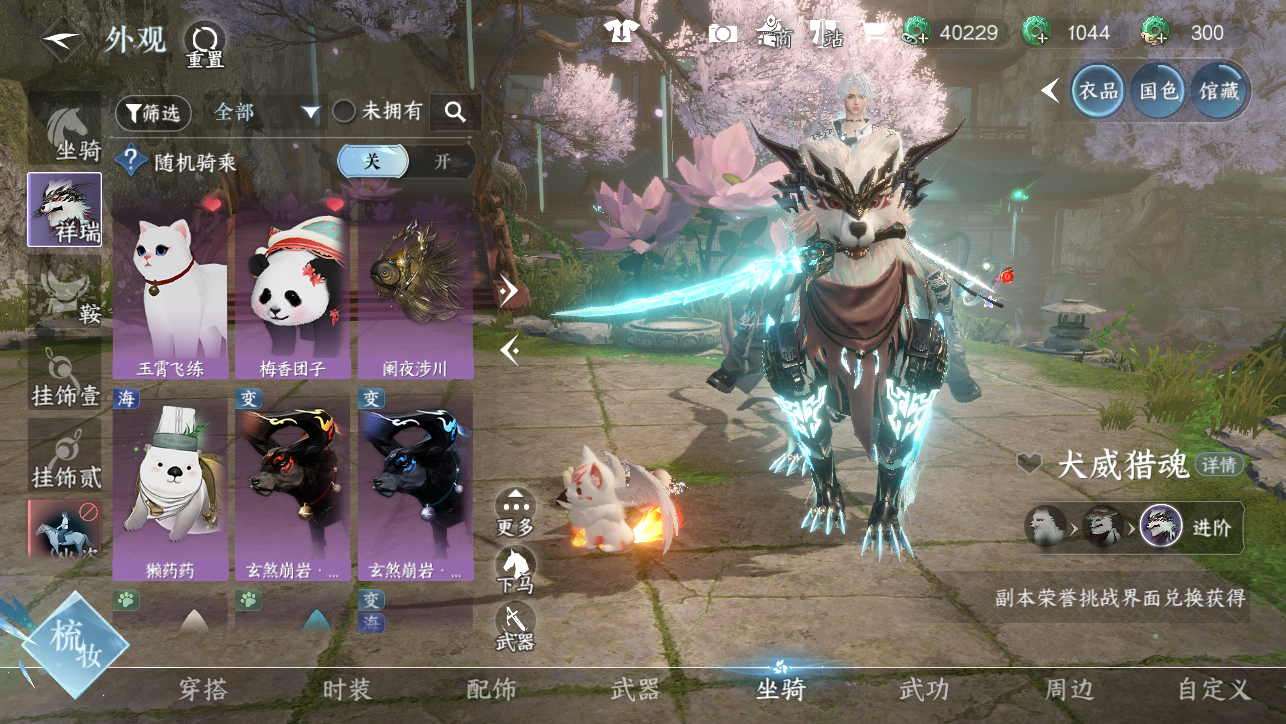The height and width of the screenshot is (724, 1286).
Task: Open the magnifier search button
Action: coord(455,113)
